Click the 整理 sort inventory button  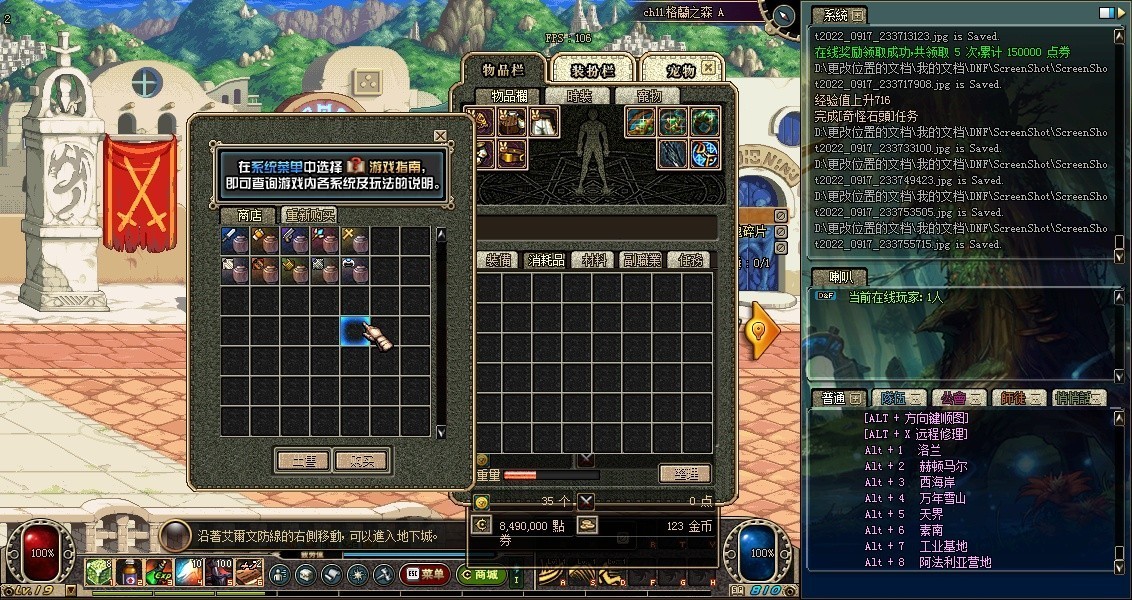(684, 474)
